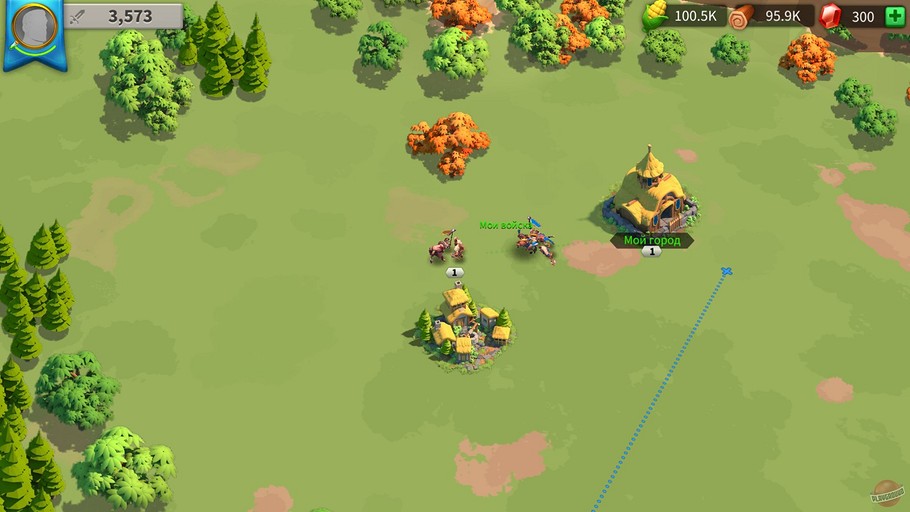Open the food resource corn icon

tap(656, 15)
